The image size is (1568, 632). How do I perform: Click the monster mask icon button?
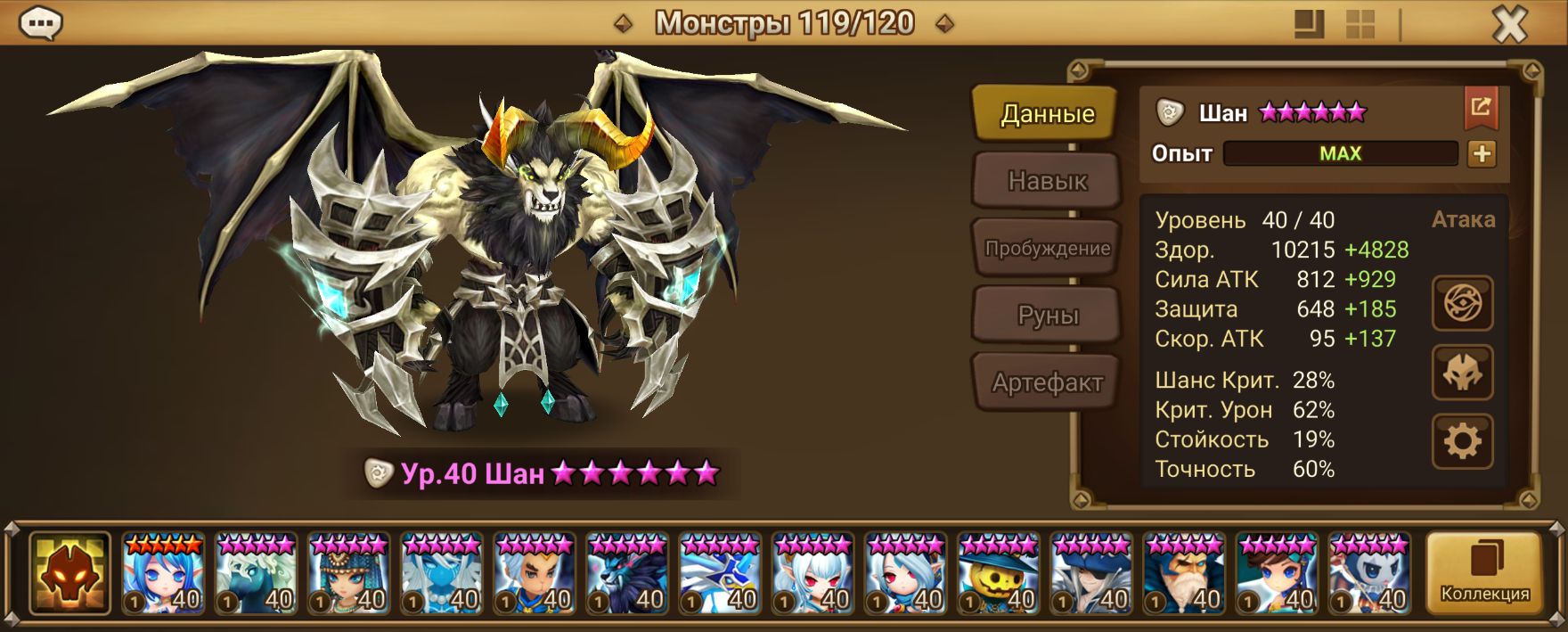point(1462,373)
